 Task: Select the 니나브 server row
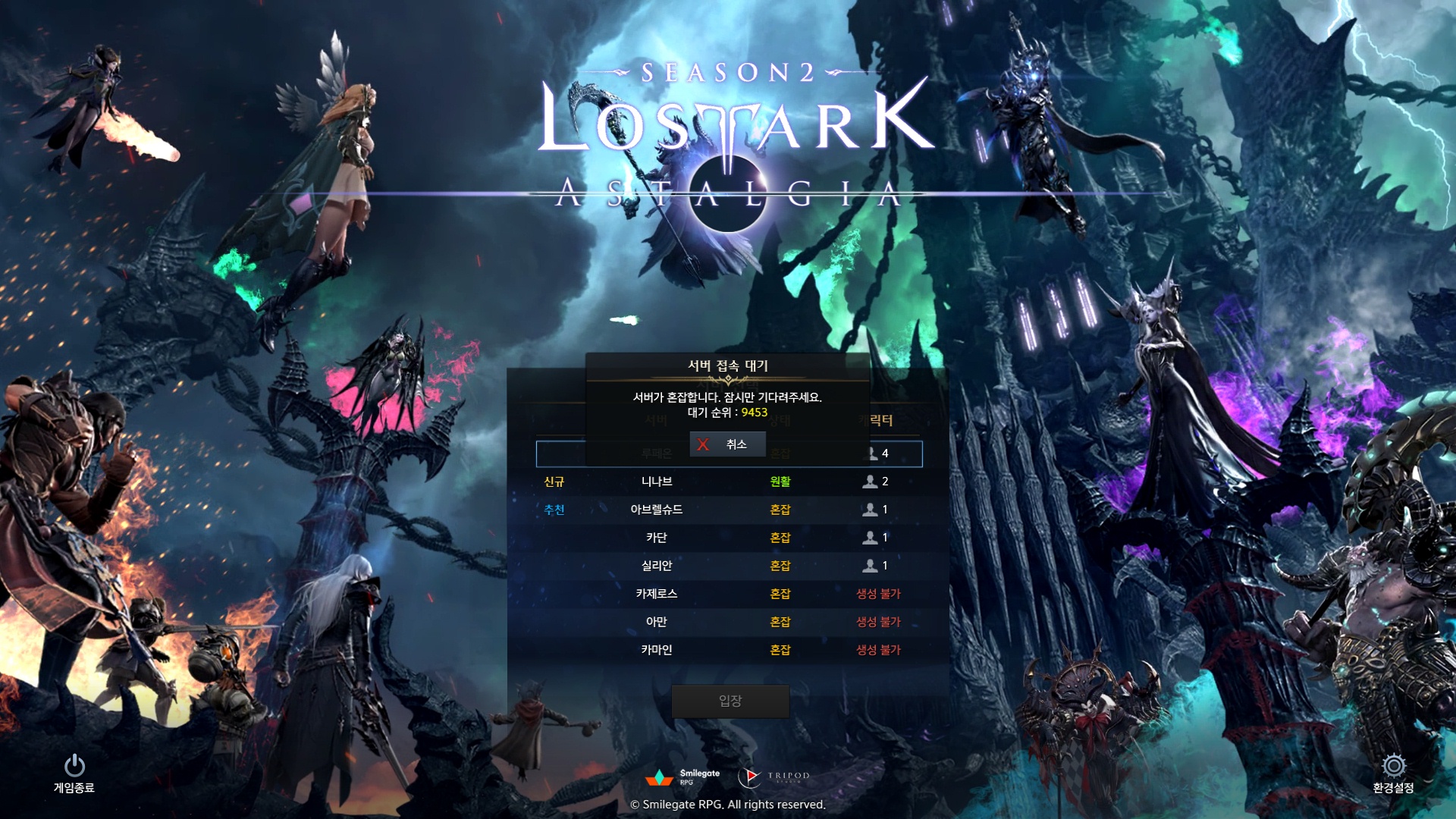click(x=657, y=482)
